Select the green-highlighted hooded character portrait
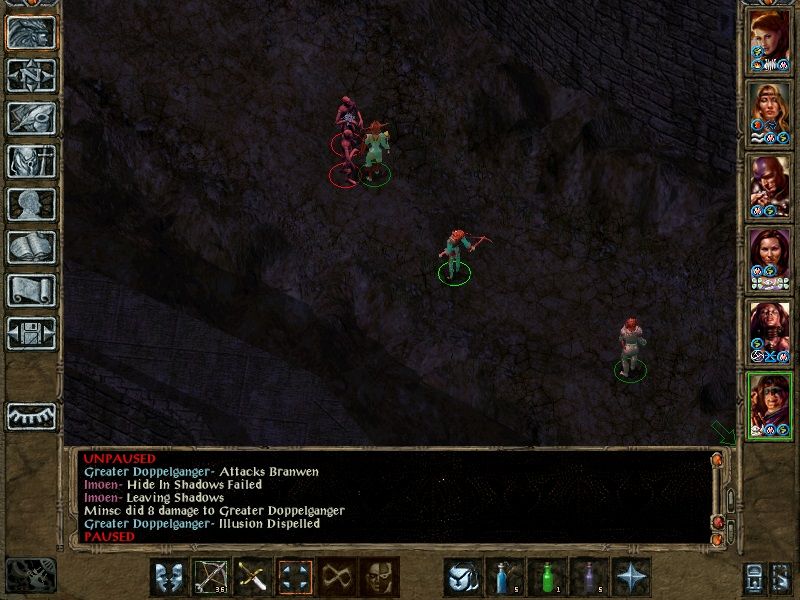800x600 pixels. tap(770, 404)
